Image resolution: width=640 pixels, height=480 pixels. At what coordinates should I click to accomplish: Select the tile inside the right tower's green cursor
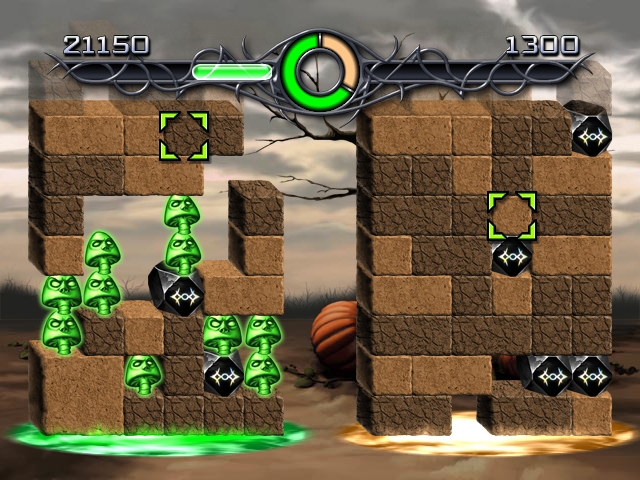coord(511,215)
